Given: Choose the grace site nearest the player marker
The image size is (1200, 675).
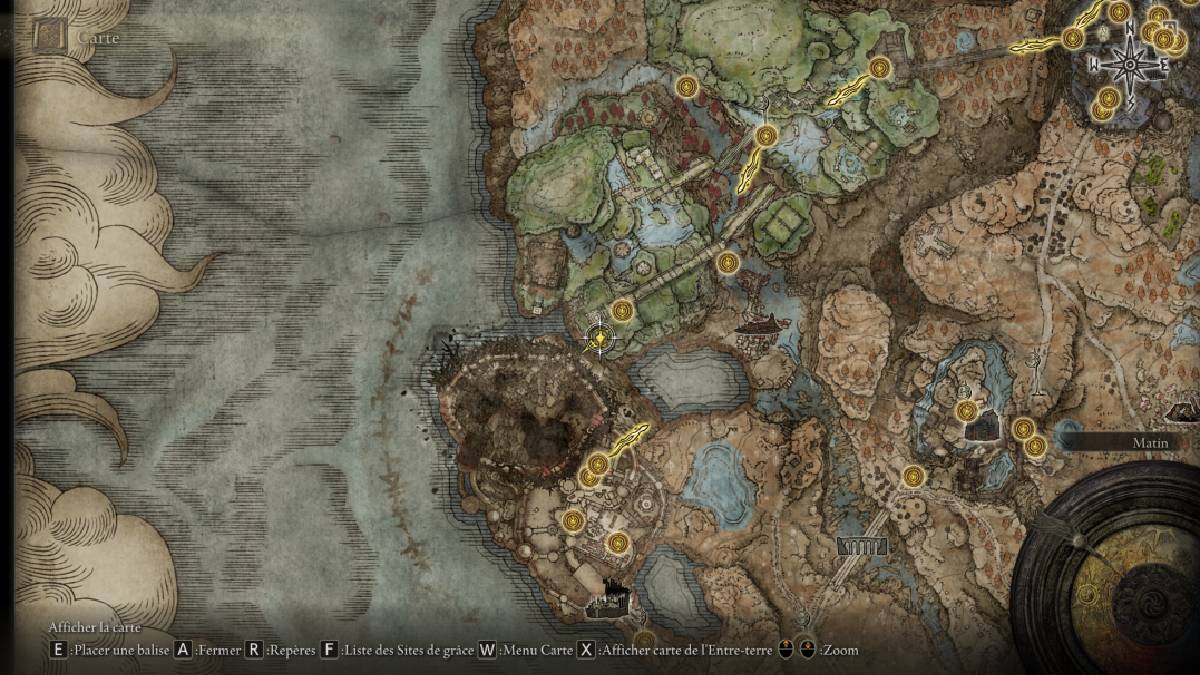Looking at the screenshot, I should [623, 310].
